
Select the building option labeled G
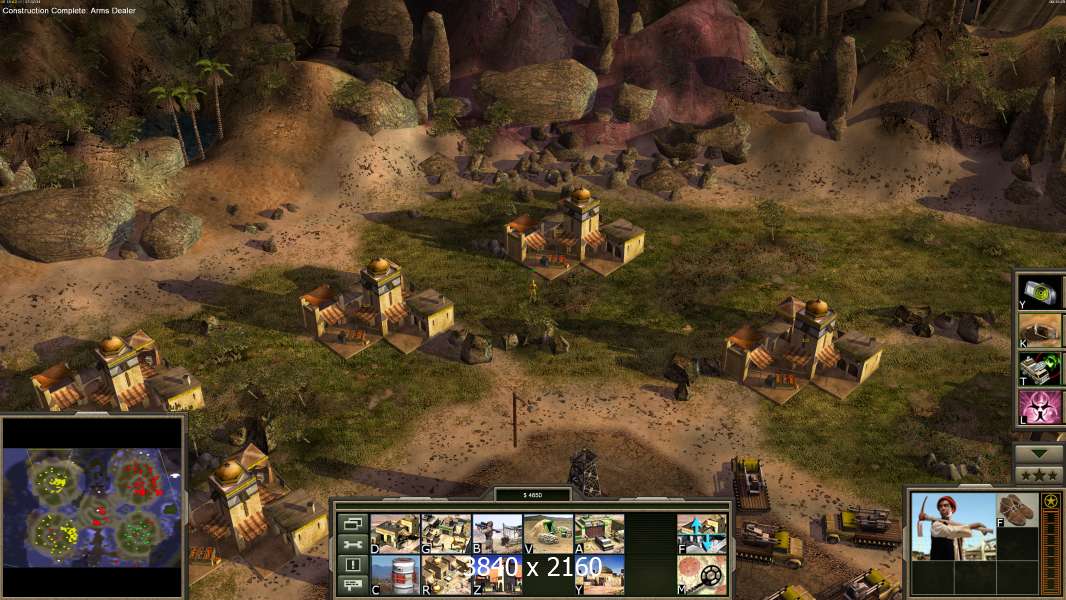pos(445,533)
